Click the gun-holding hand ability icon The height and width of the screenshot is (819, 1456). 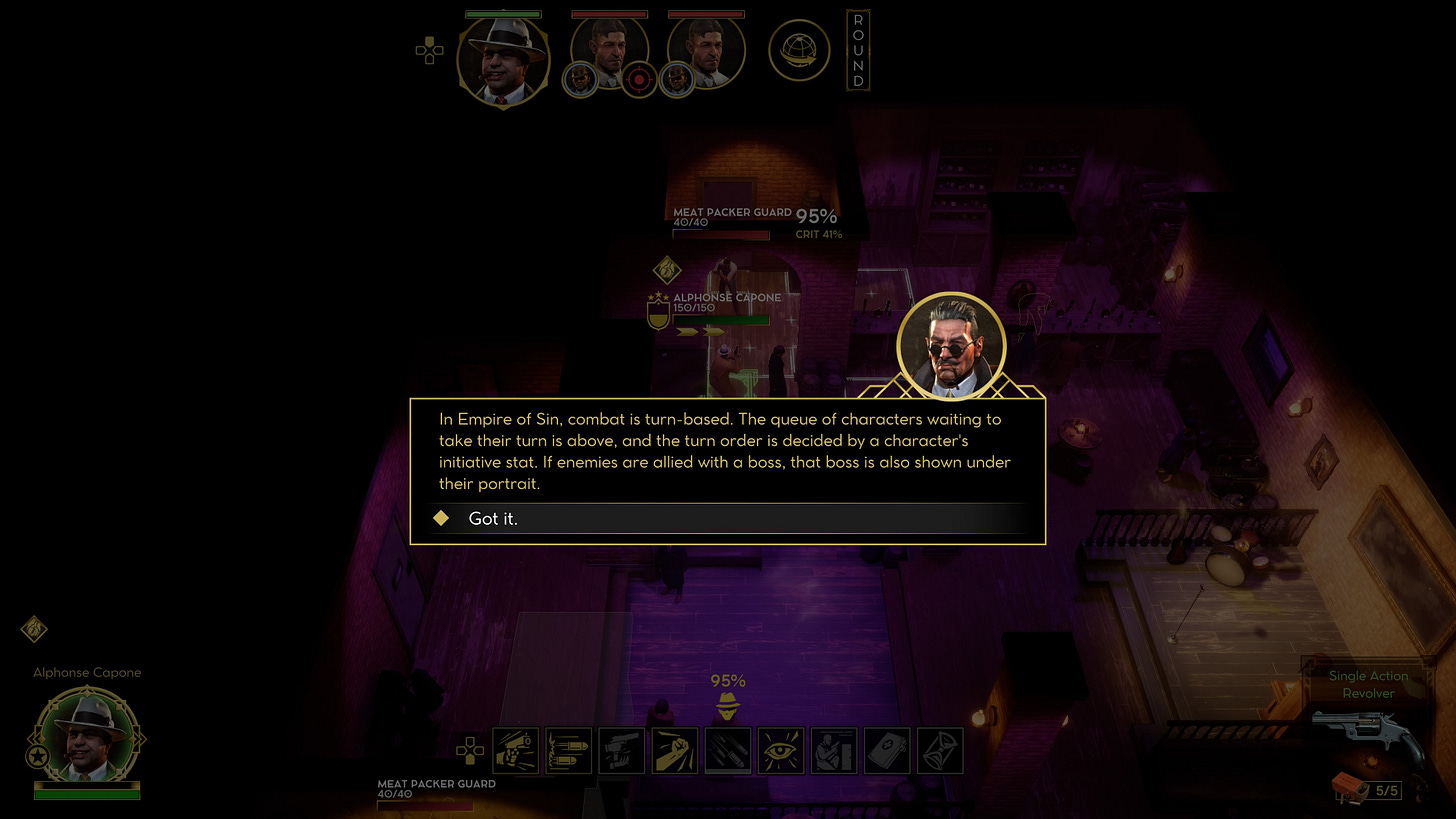pyautogui.click(x=622, y=751)
